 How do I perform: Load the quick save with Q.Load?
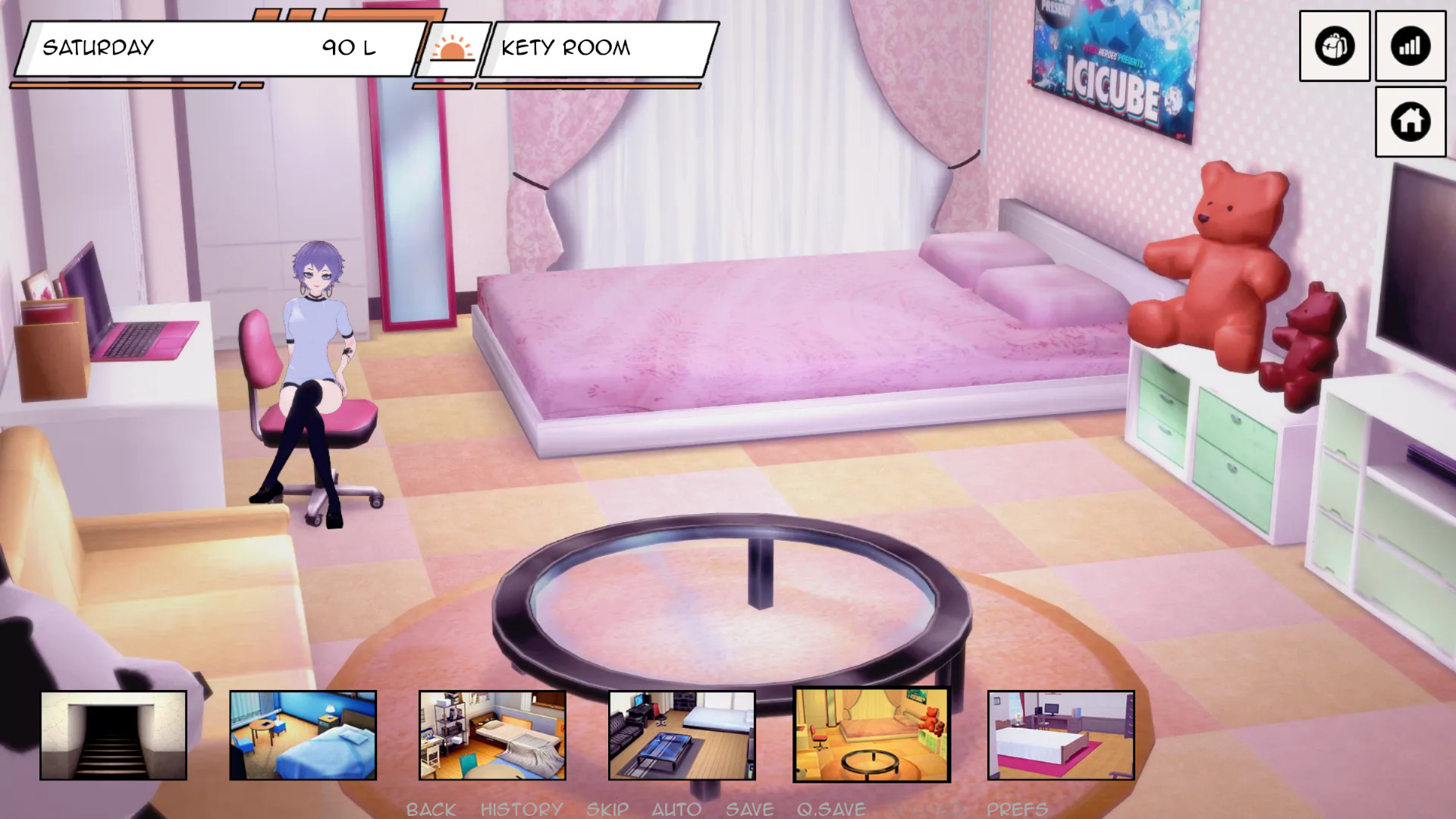(x=927, y=809)
